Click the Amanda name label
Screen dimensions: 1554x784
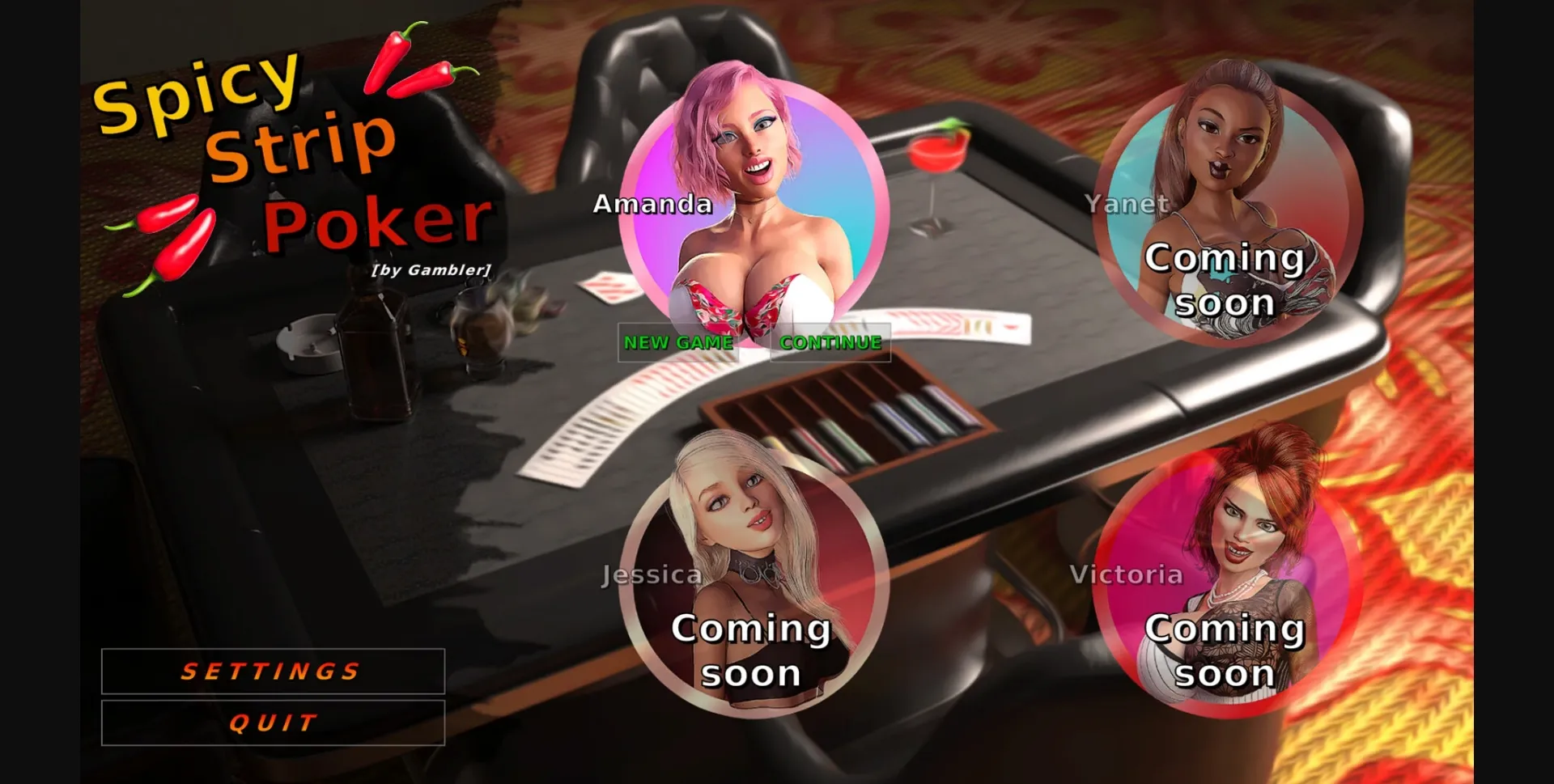(x=652, y=204)
